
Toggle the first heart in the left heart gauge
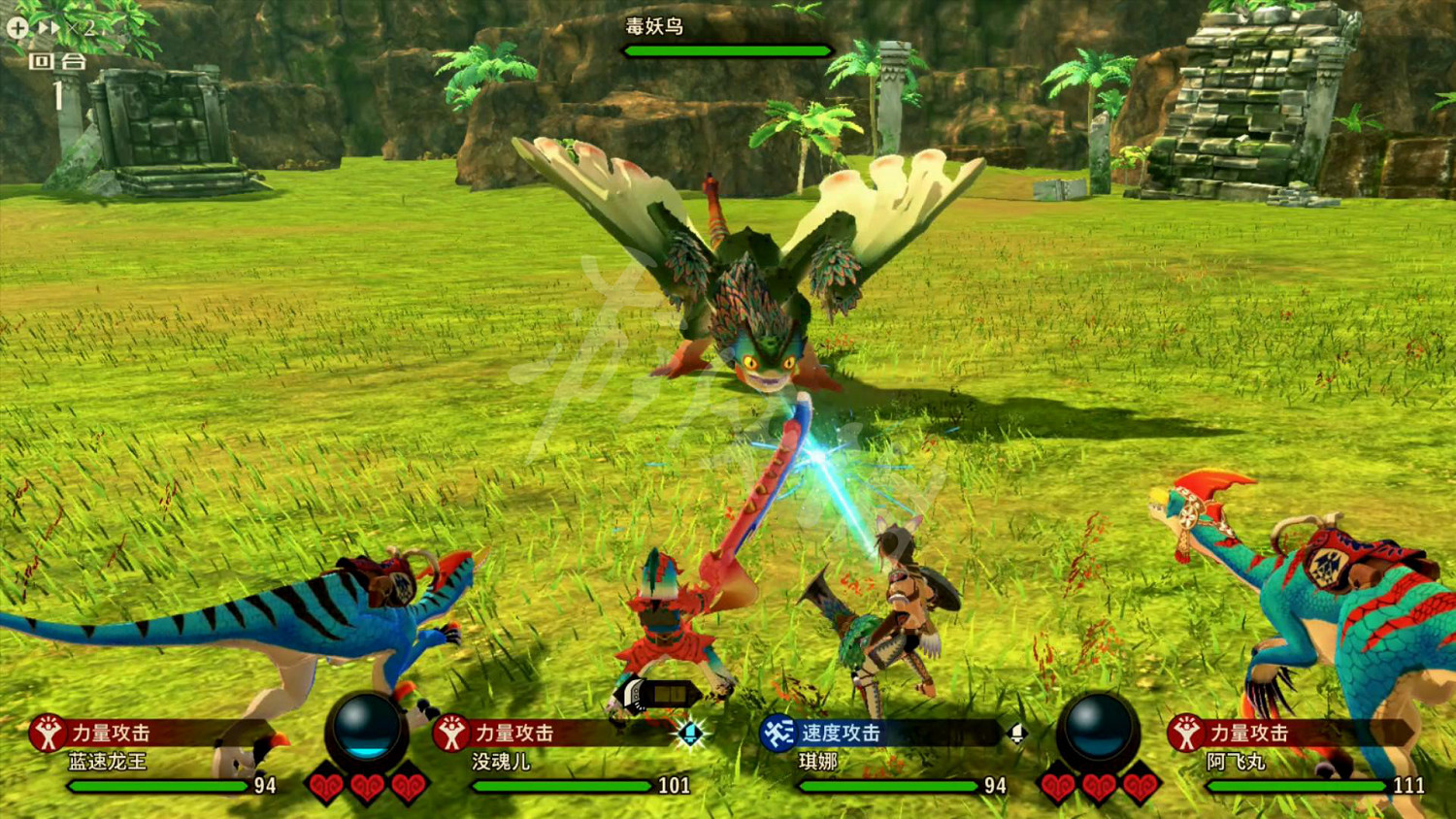(325, 786)
